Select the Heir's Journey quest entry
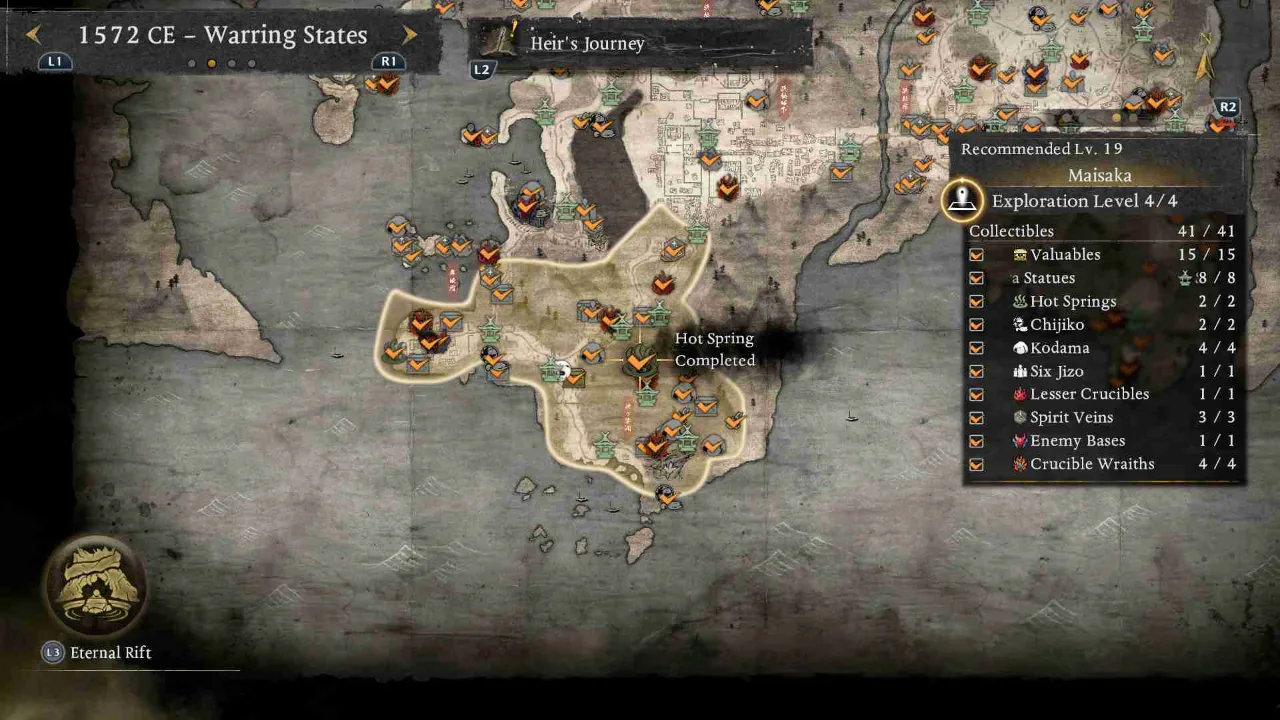This screenshot has width=1280, height=720. click(x=588, y=43)
